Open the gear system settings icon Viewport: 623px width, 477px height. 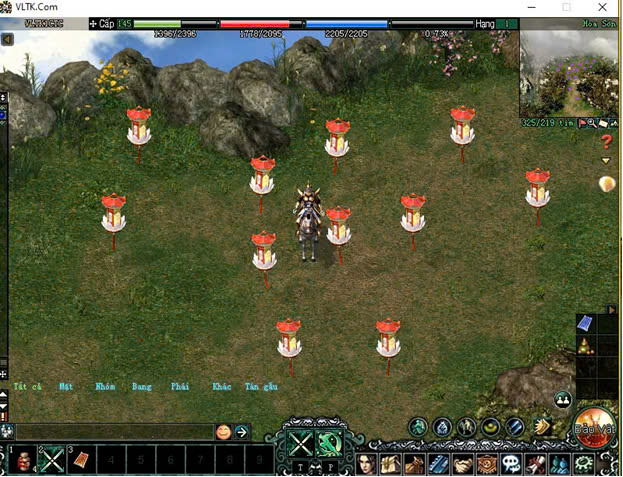(x=583, y=464)
